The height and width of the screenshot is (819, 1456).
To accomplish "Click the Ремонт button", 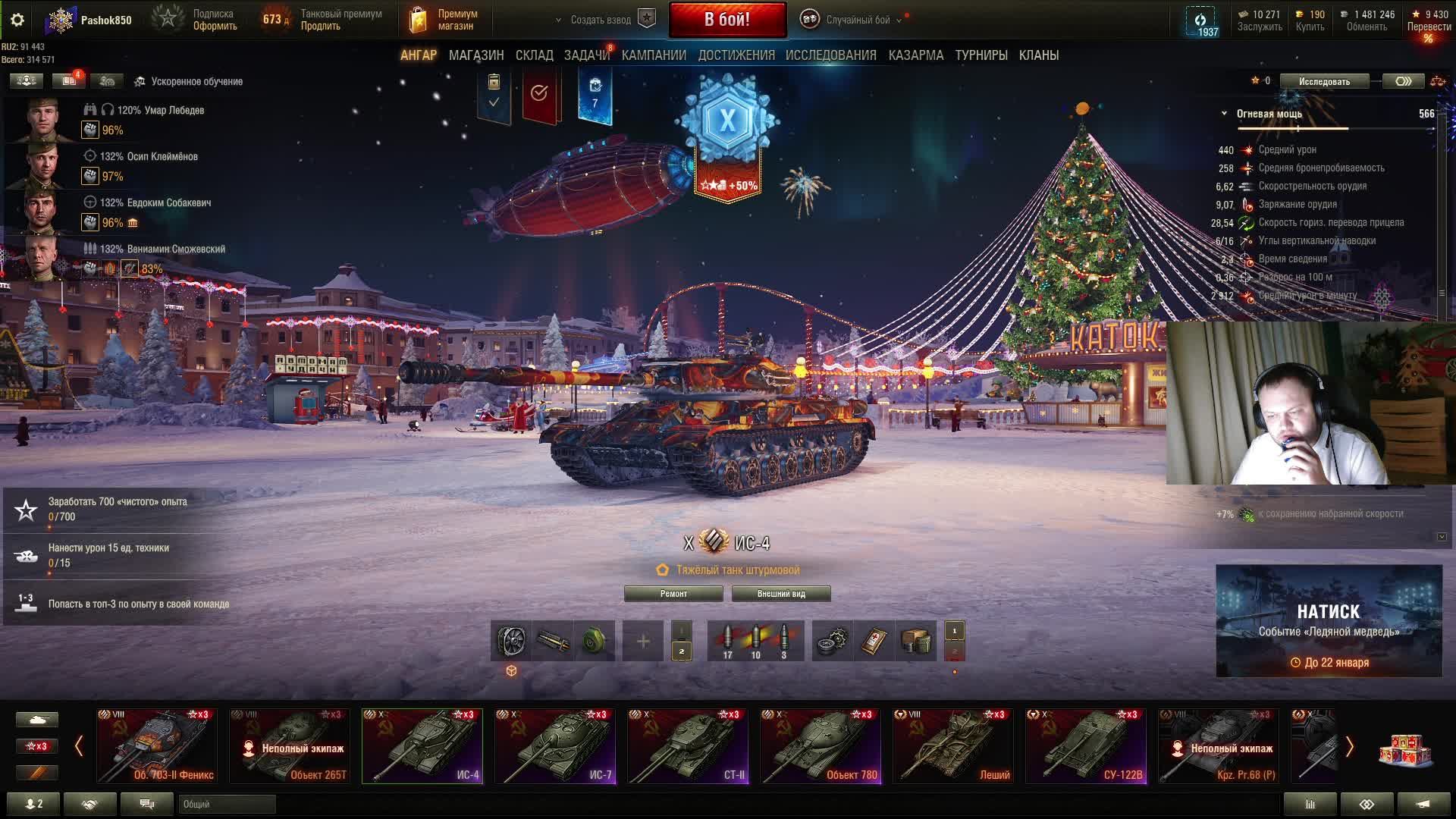I will point(673,594).
